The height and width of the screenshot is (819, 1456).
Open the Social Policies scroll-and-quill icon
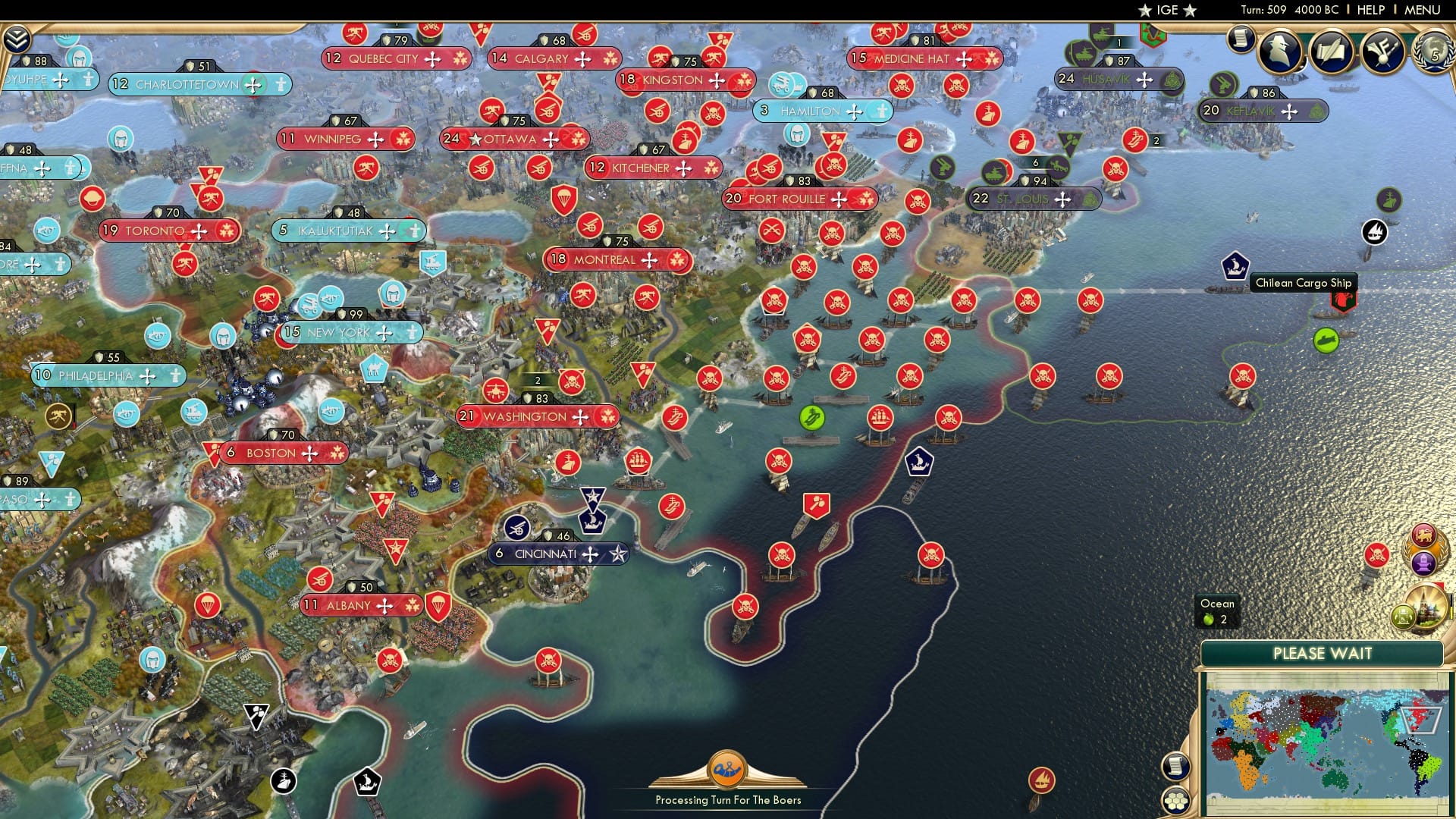1332,51
